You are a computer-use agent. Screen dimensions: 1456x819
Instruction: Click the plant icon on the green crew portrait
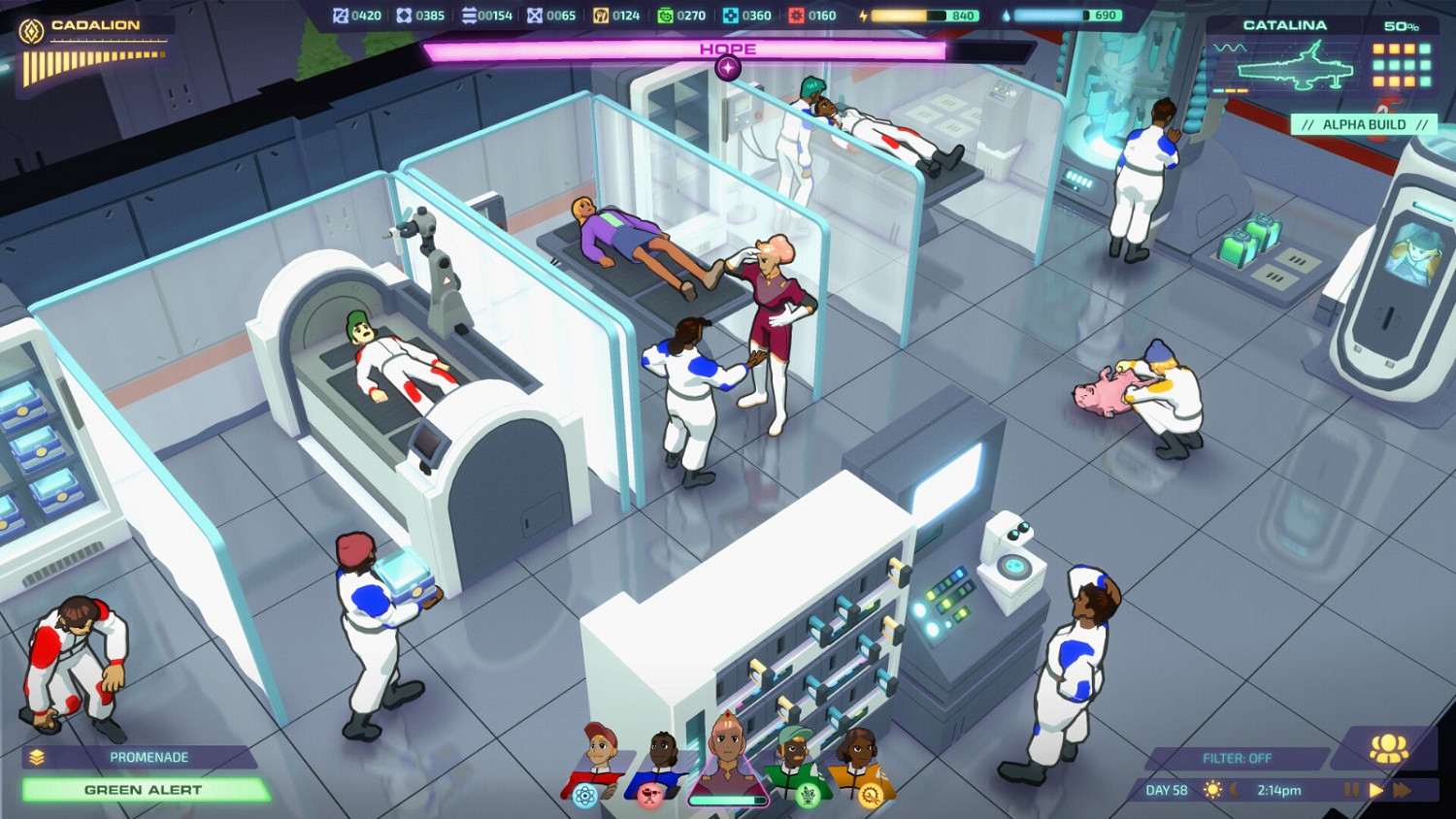tap(807, 796)
